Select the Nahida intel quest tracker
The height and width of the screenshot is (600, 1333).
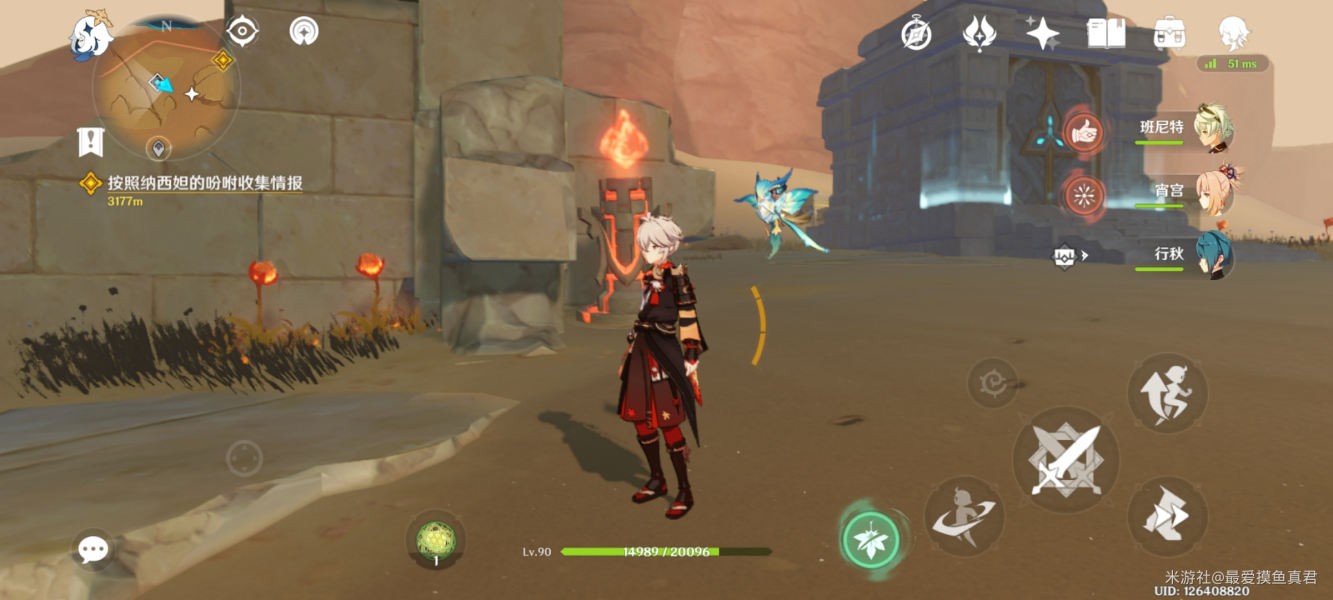204,183
